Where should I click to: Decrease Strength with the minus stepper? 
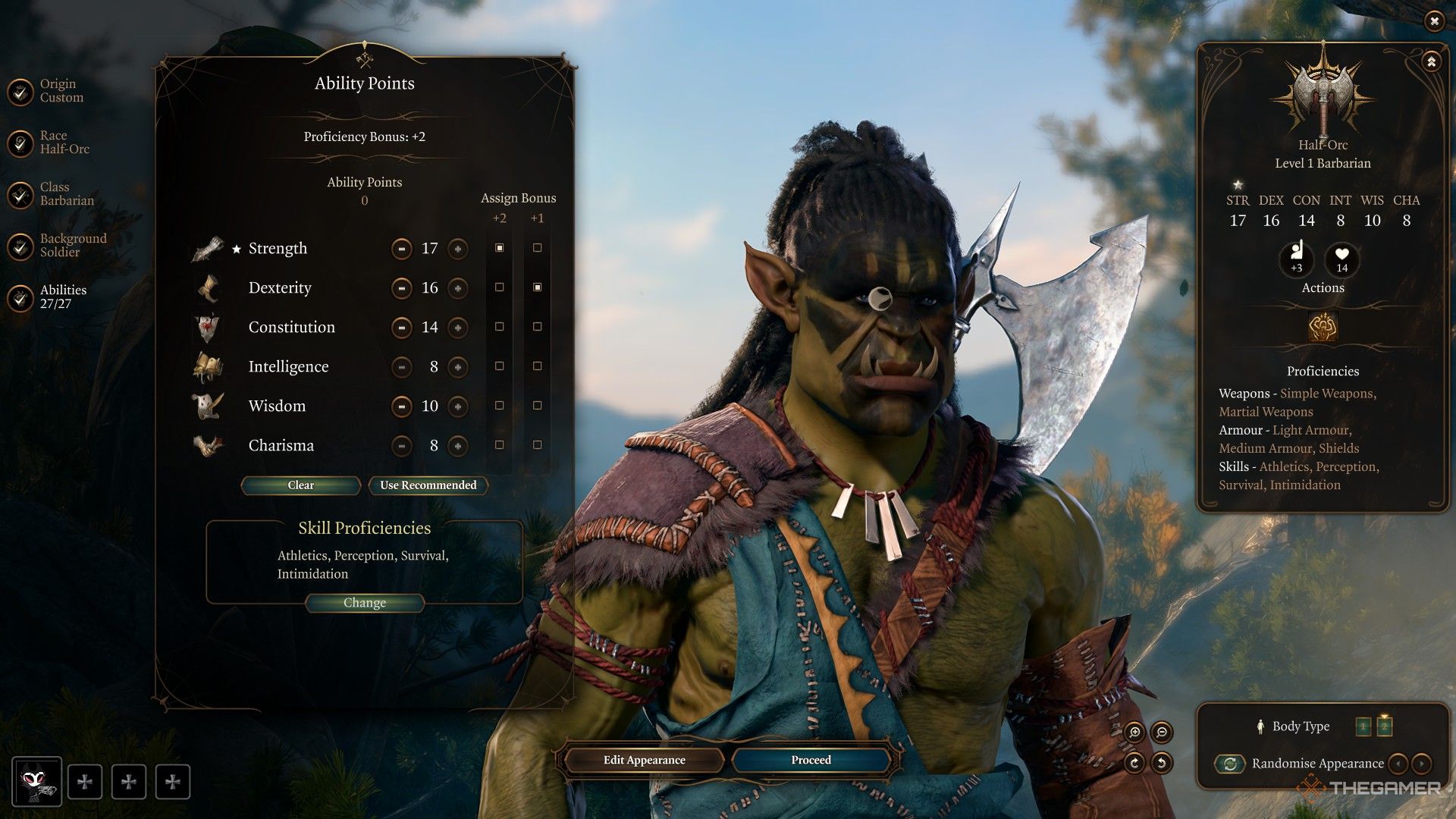[x=401, y=249]
